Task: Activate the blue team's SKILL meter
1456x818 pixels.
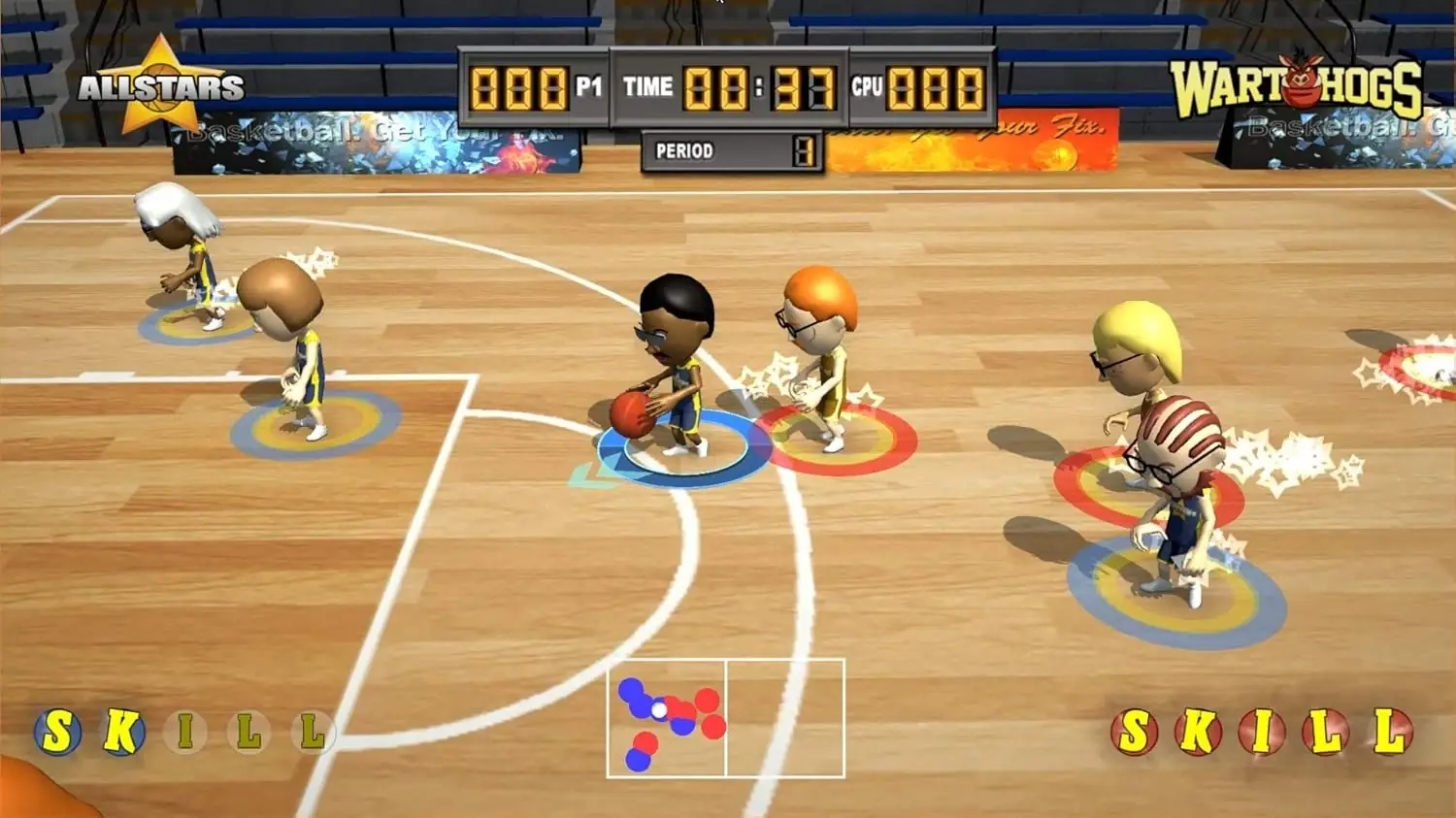Action: point(184,732)
